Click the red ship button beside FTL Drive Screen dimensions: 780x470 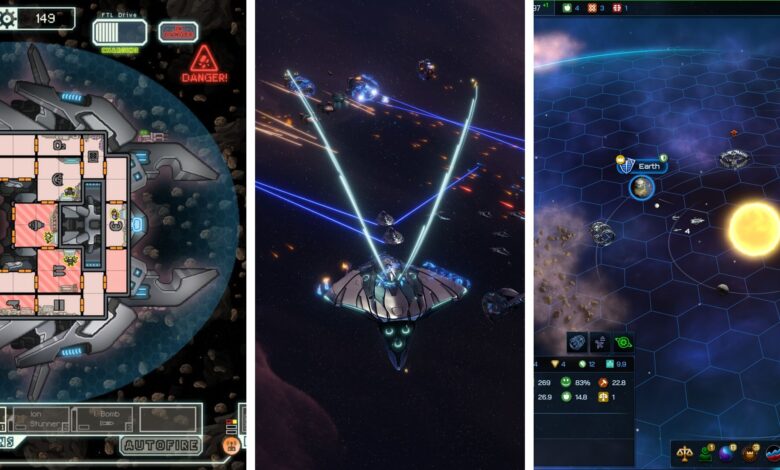177,31
